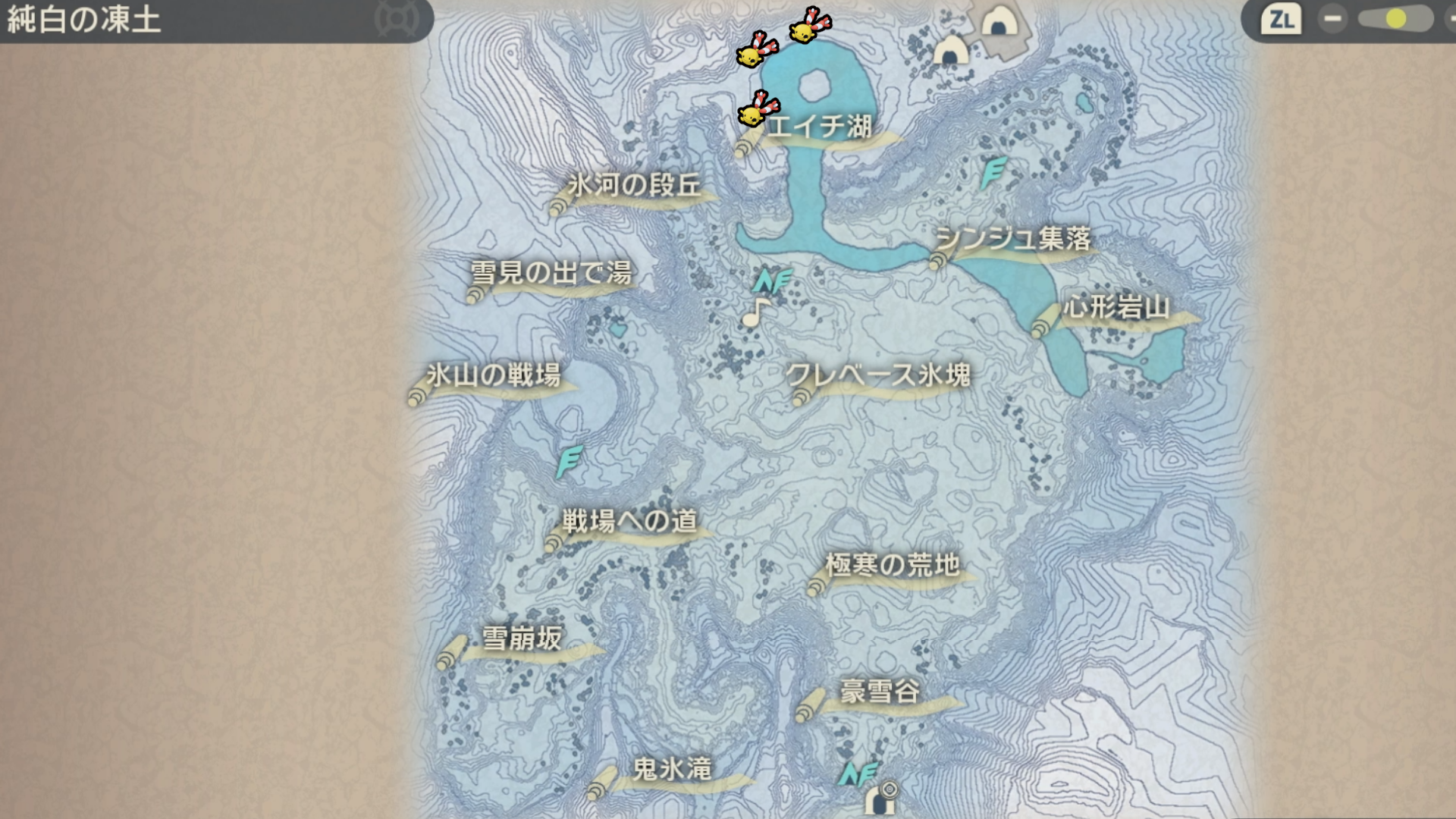This screenshot has height=819, width=1456.
Task: Choose the 雪崩坂 location label
Action: pyautogui.click(x=522, y=639)
